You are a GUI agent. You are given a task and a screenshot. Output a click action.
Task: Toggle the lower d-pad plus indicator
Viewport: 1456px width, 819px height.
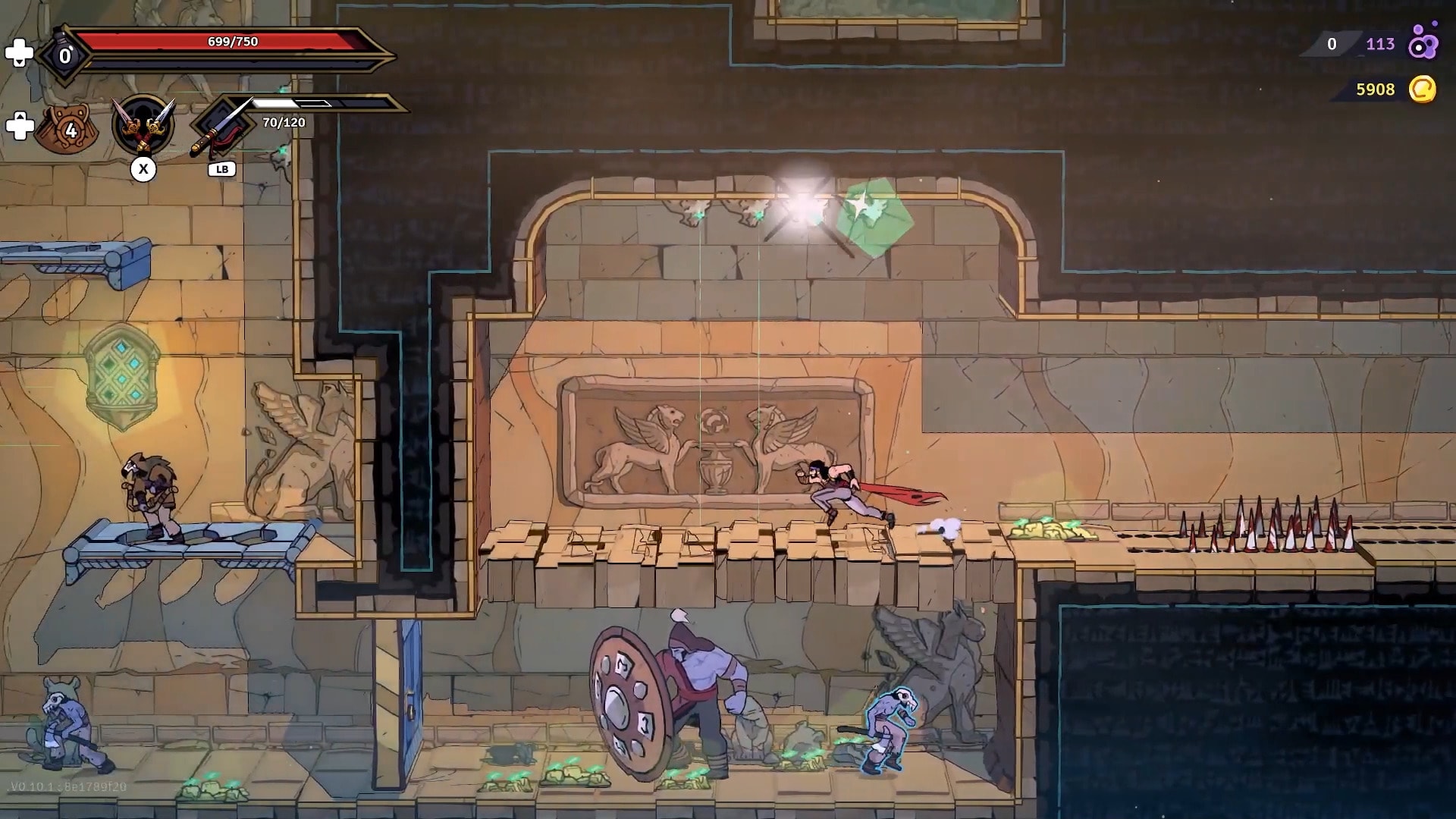click(x=20, y=126)
